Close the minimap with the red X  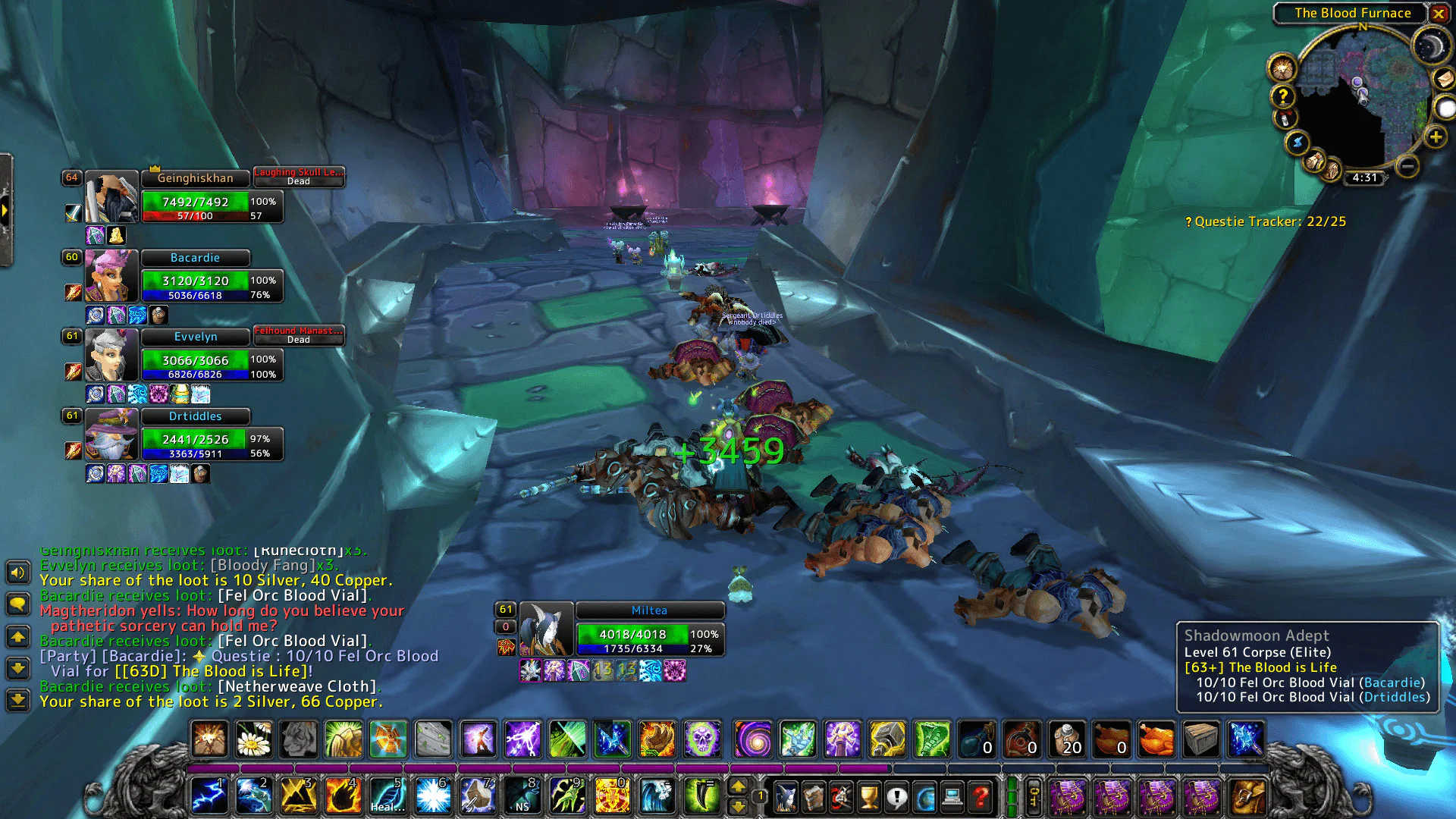(x=1438, y=13)
